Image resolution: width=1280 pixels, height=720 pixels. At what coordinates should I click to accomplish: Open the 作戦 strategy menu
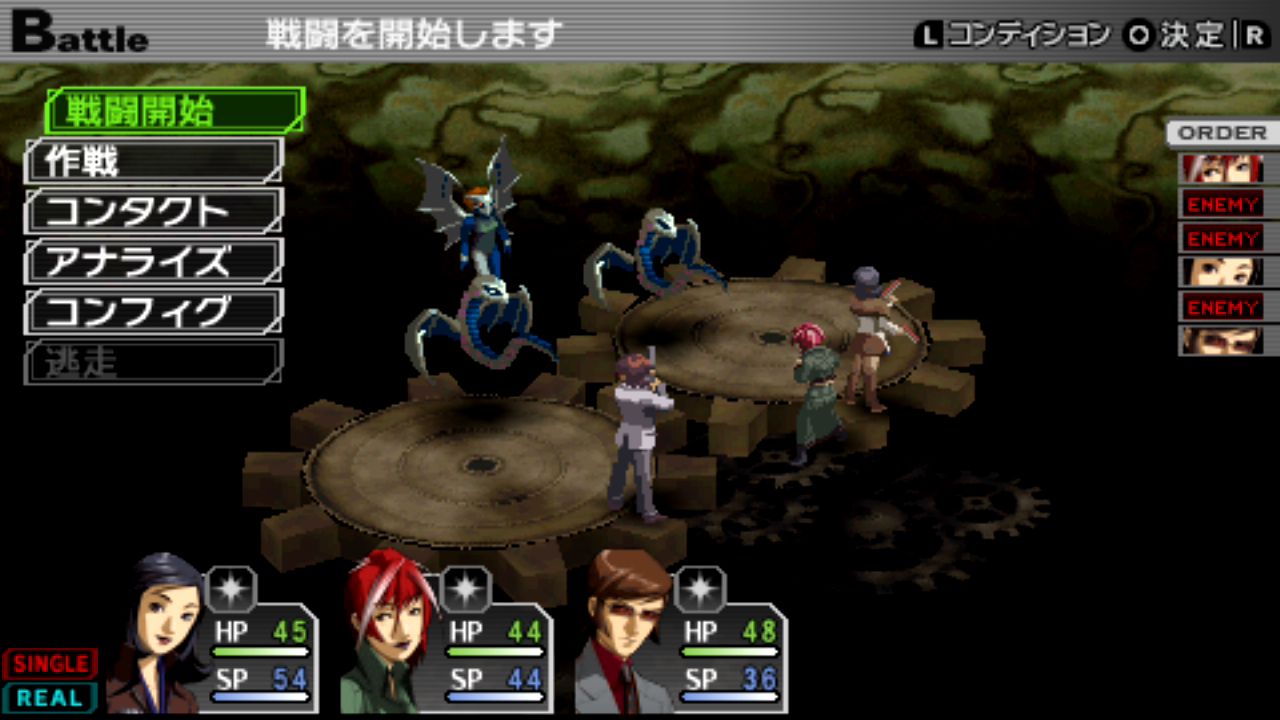[x=154, y=161]
